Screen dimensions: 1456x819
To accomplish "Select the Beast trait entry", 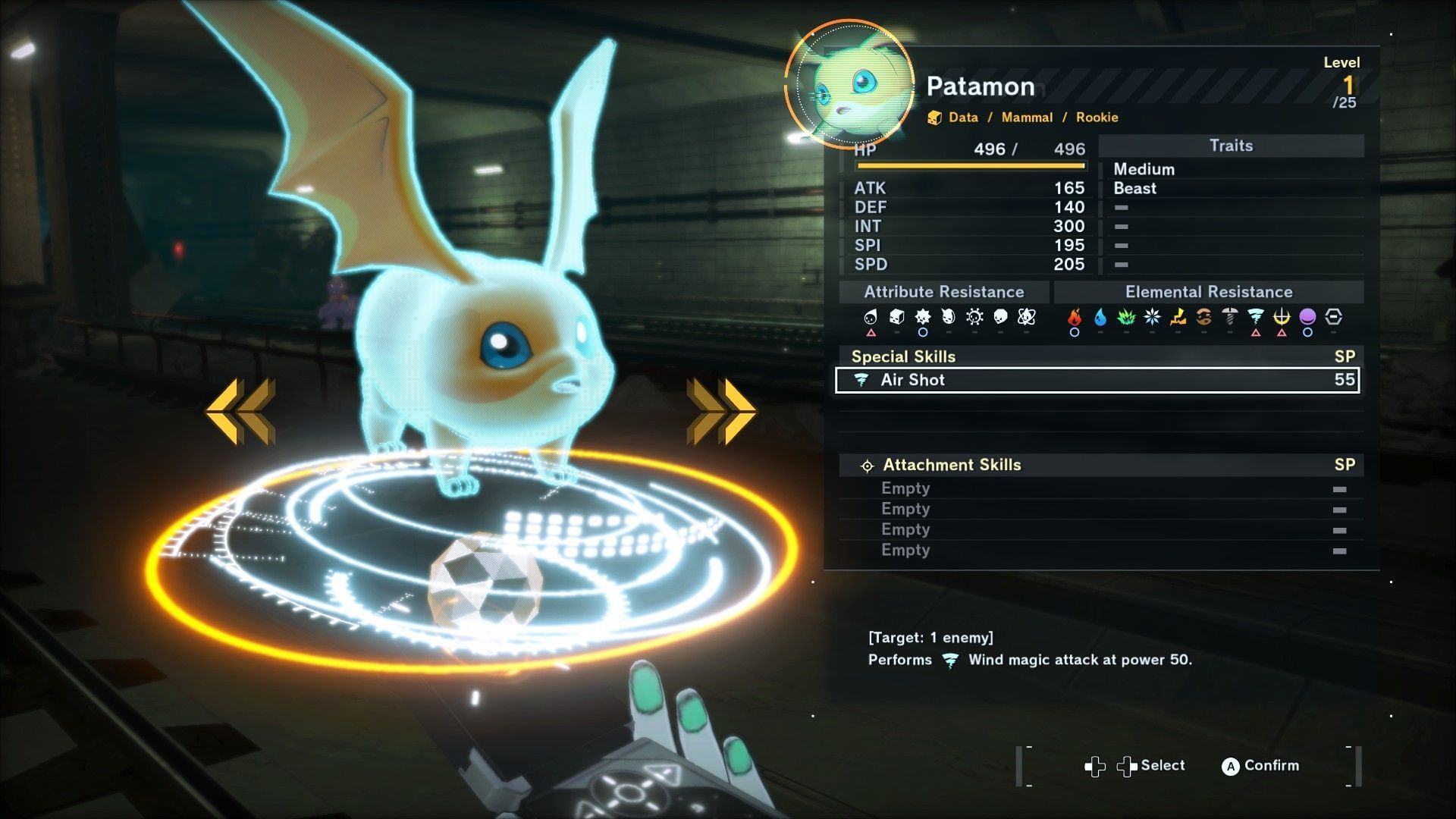I will pos(1134,188).
